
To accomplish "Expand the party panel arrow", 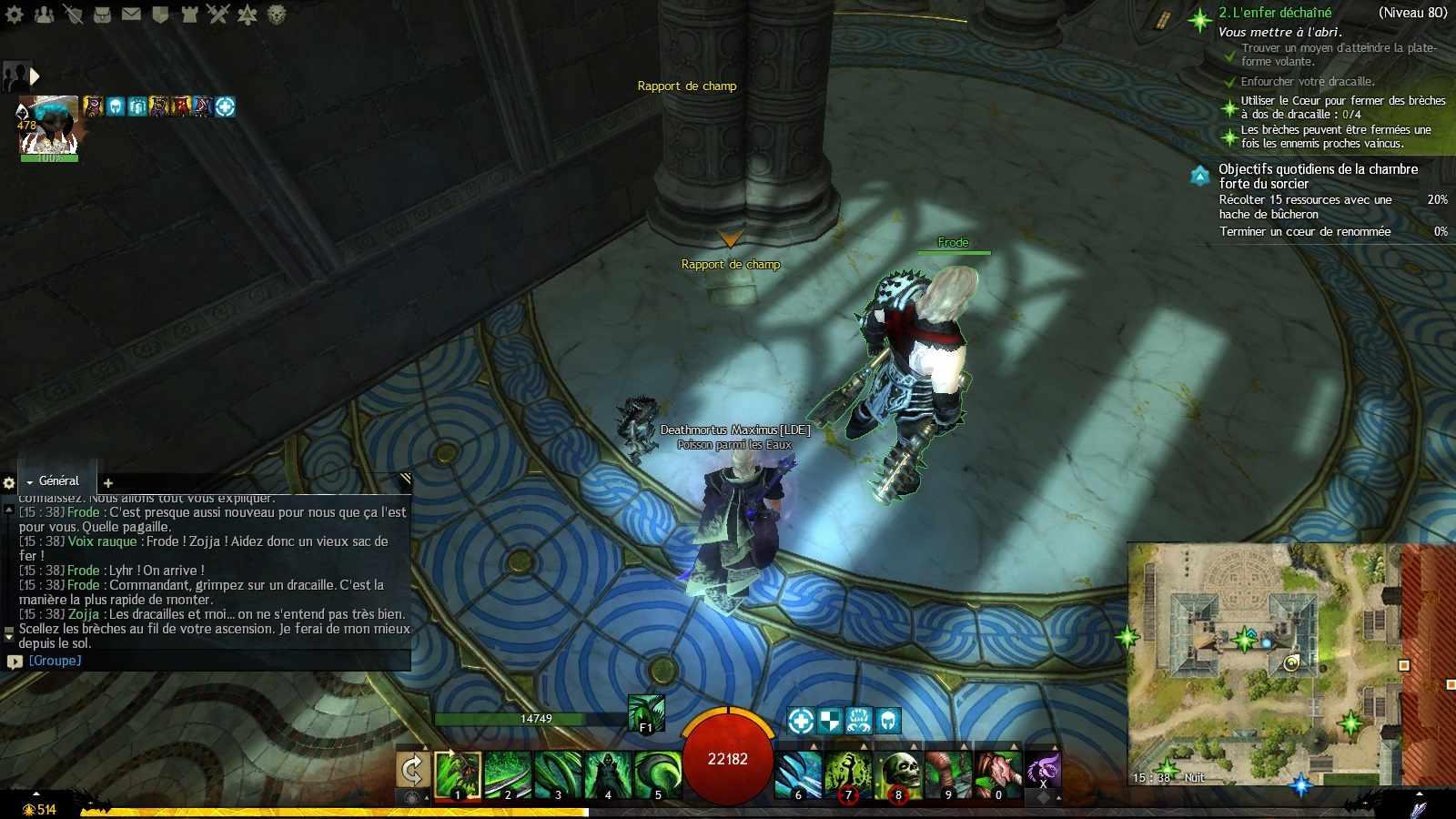I will pos(35,76).
